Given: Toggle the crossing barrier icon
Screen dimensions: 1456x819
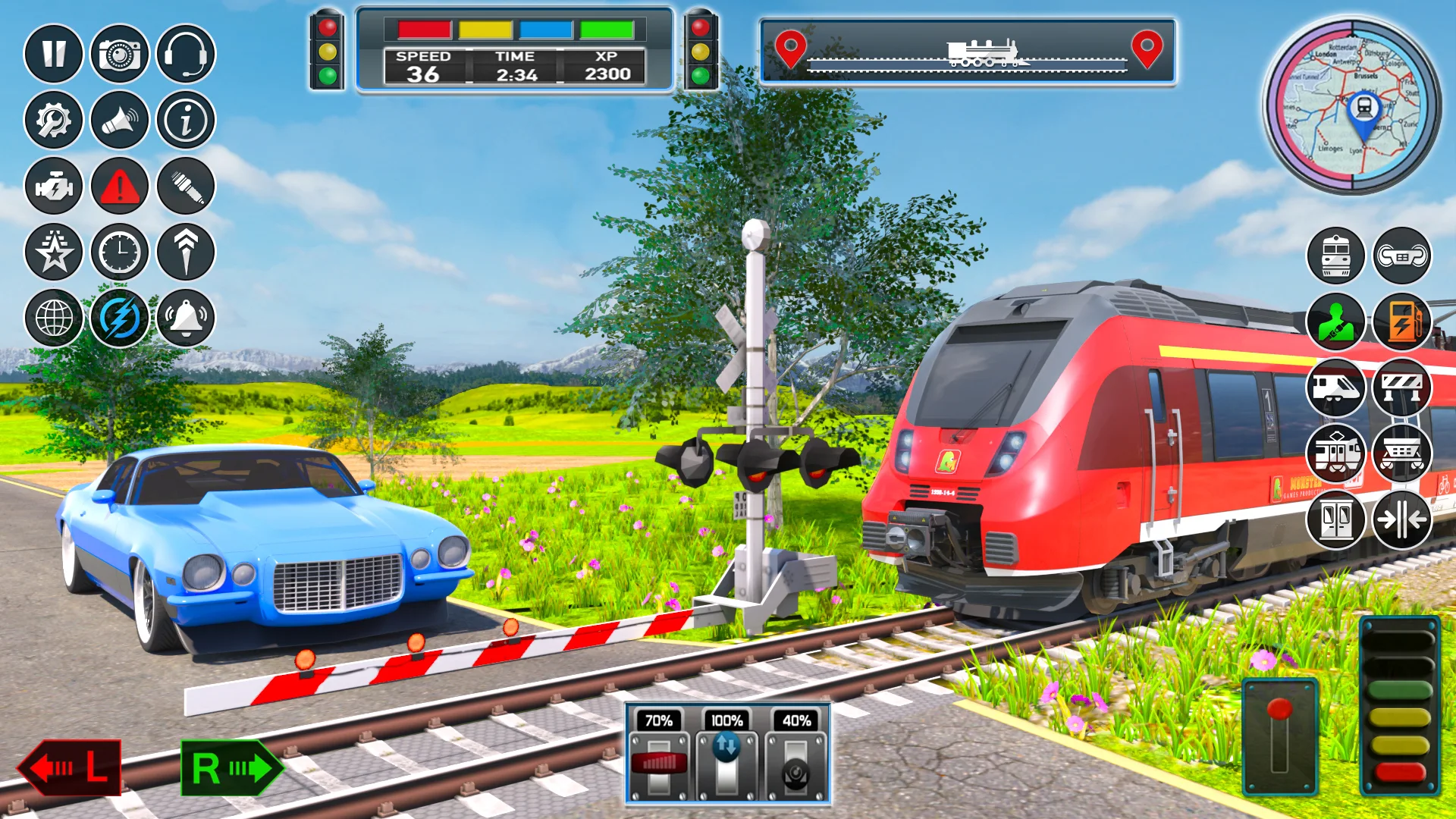Looking at the screenshot, I should click(x=1401, y=388).
